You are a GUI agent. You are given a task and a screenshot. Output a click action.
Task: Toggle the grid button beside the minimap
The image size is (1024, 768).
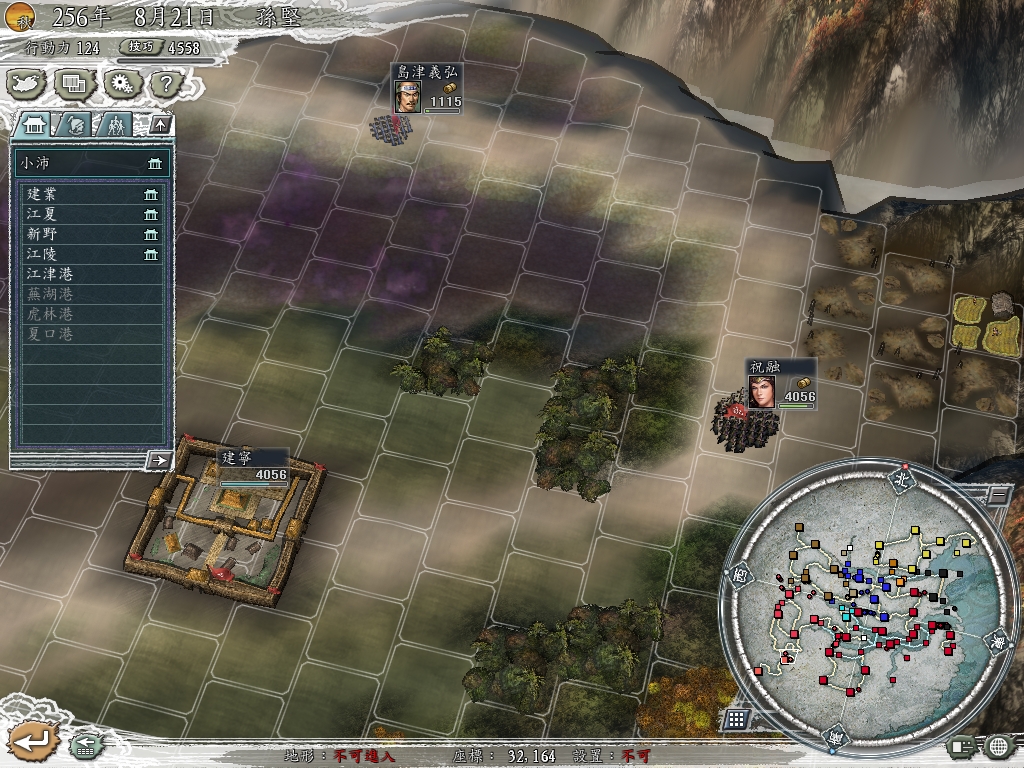[736, 719]
